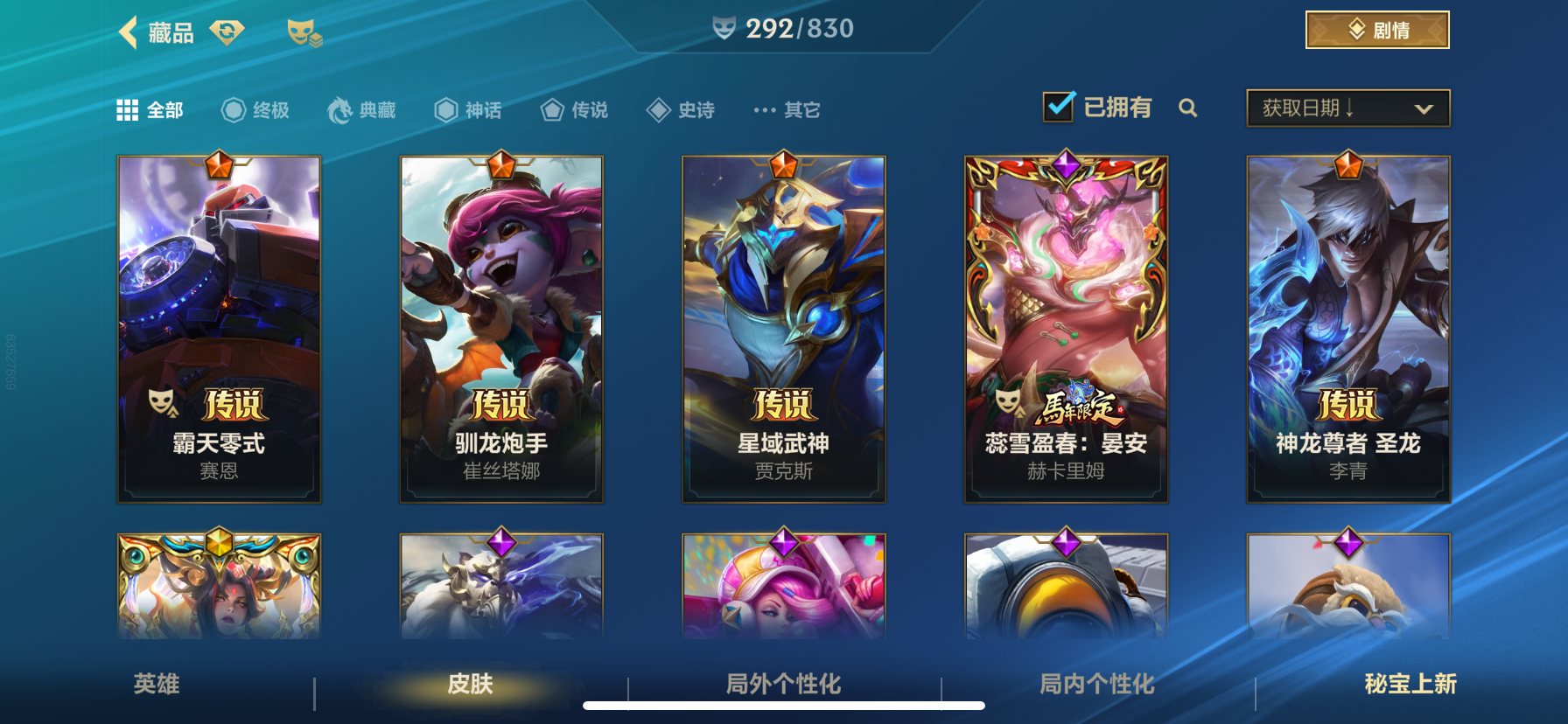1568x724 pixels.
Task: Click the back arrow next to 藏品
Action: 129,32
